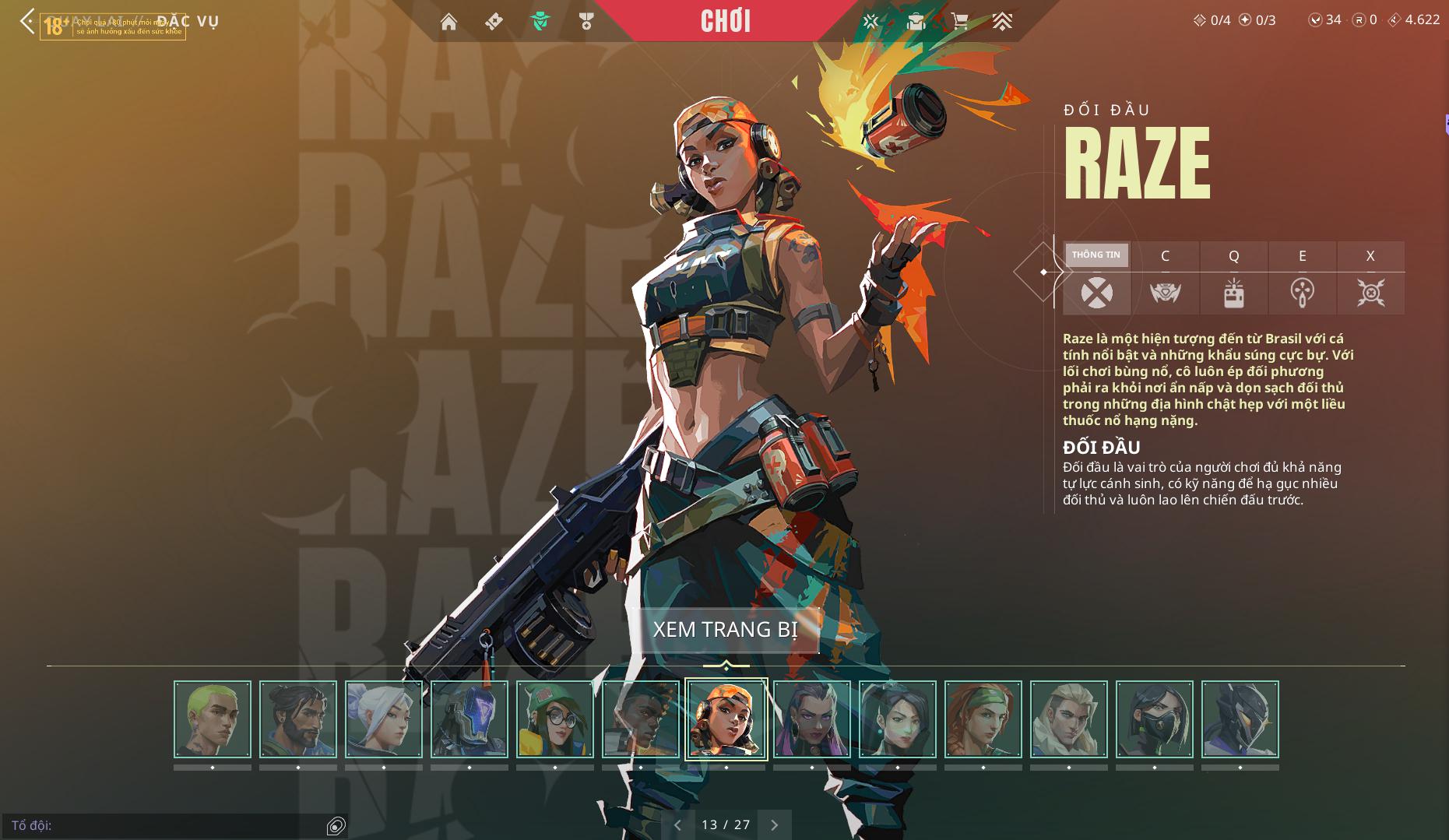Open the store shopping cart icon
The image size is (1449, 840).
(960, 22)
